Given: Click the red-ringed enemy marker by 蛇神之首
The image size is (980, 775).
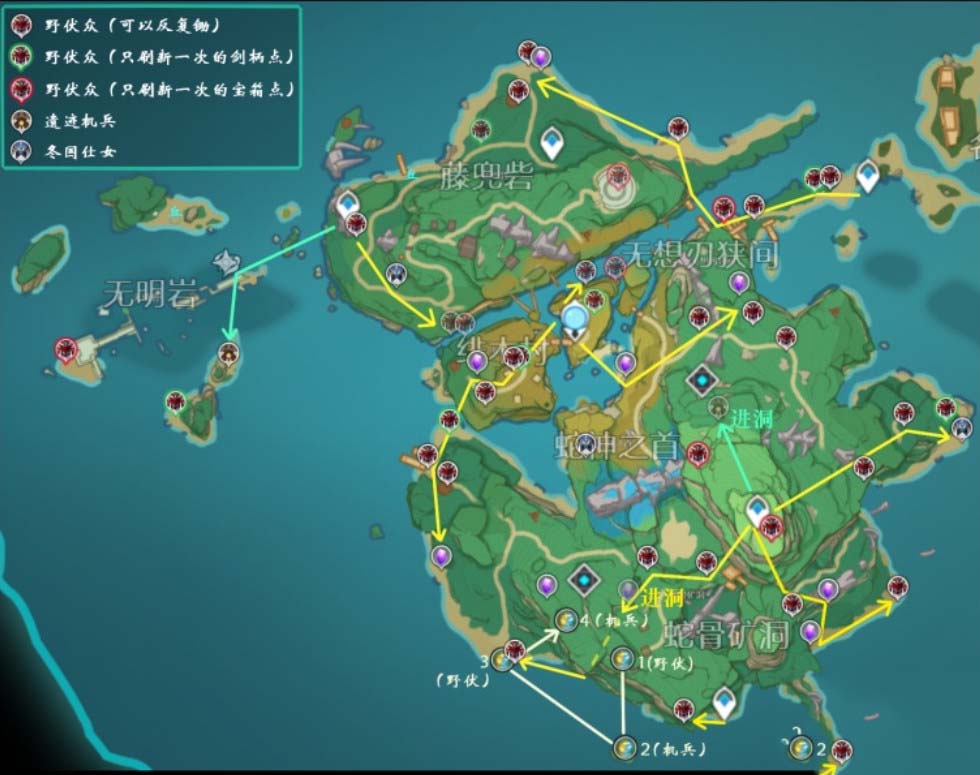Looking at the screenshot, I should click(x=698, y=455).
